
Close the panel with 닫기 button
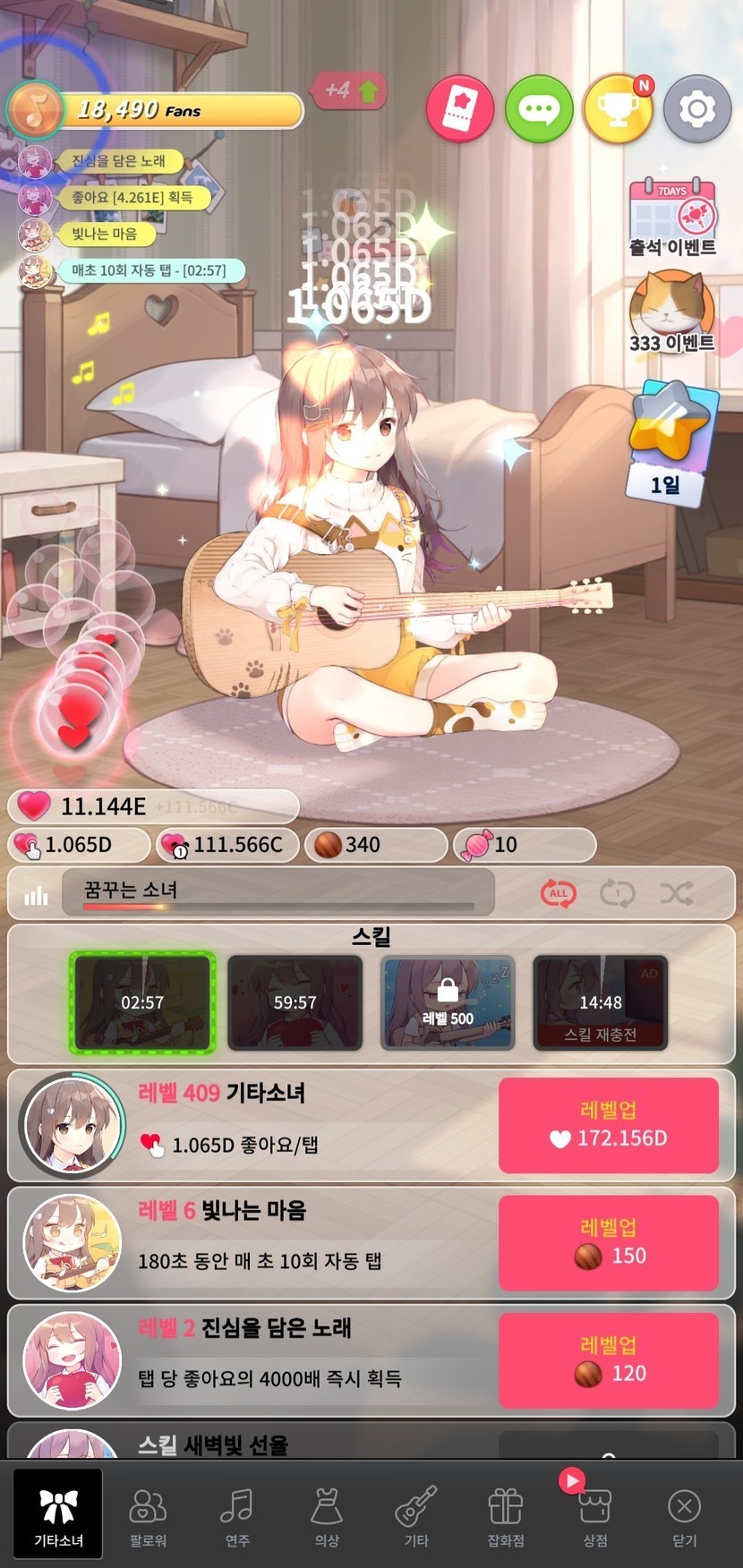pos(685,1513)
